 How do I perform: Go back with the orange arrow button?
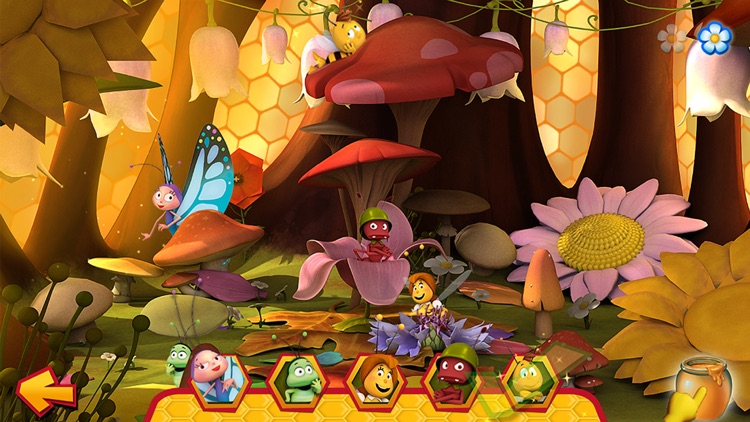[x=46, y=390]
